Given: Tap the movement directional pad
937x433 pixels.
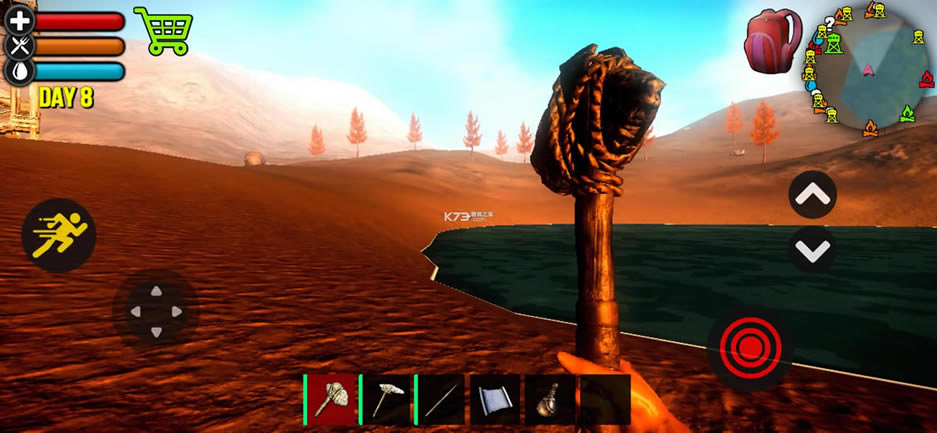Looking at the screenshot, I should click(154, 311).
